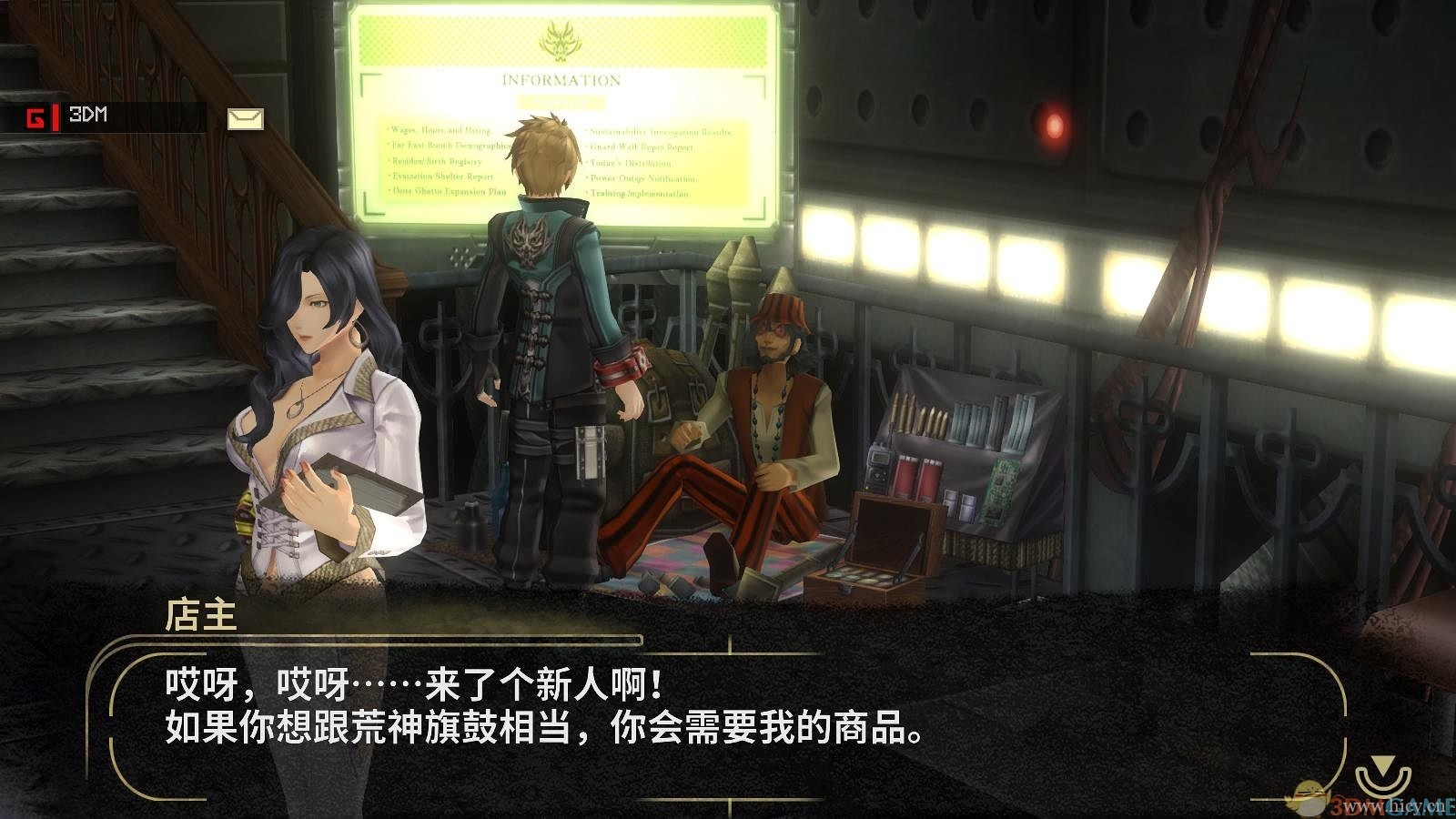Select the 3DM label in the header bar
This screenshot has width=1456, height=819.
click(87, 115)
